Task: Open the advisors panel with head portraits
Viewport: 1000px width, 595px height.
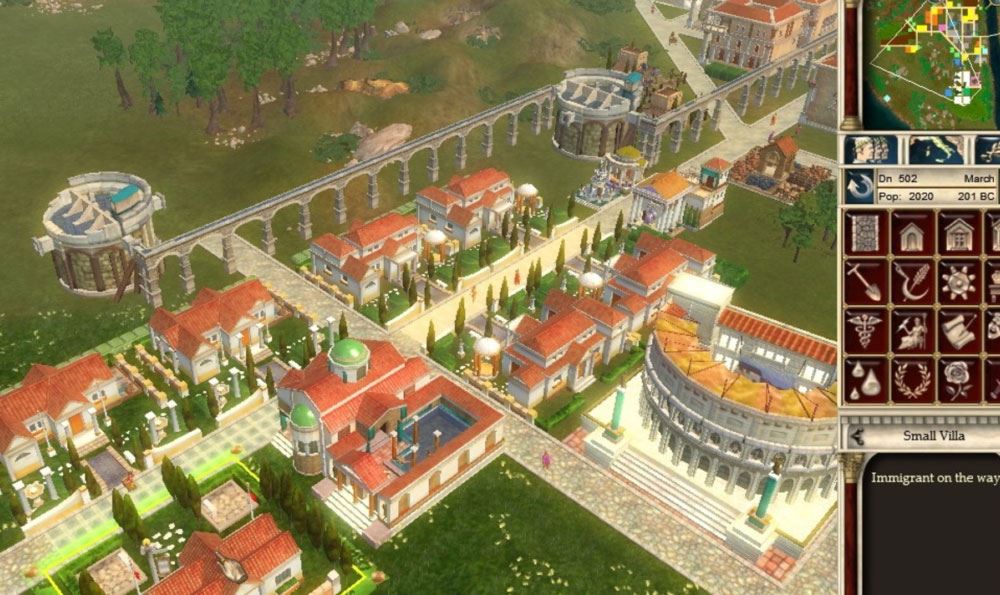Action: 870,149
